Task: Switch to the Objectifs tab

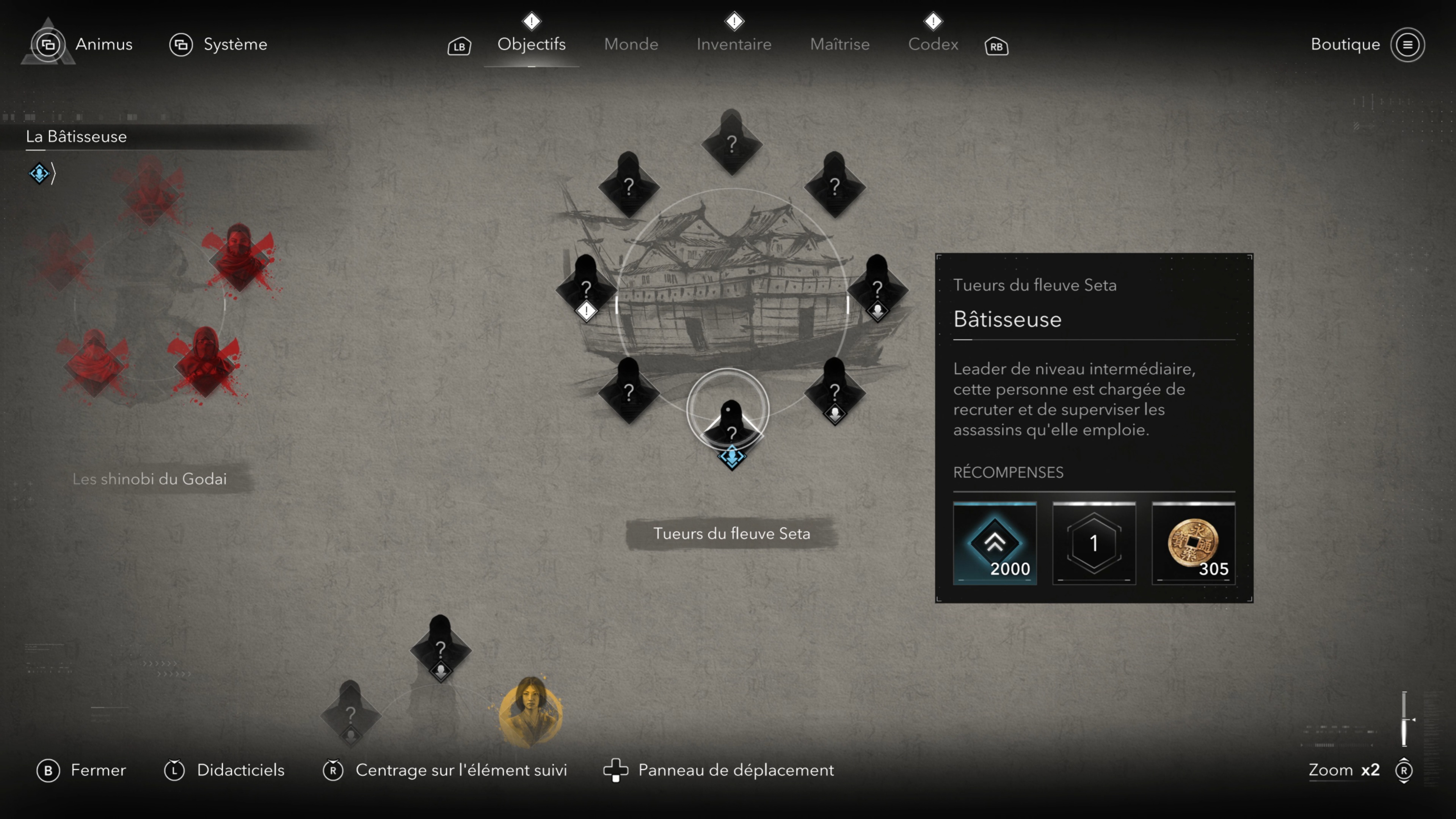Action: point(531,44)
